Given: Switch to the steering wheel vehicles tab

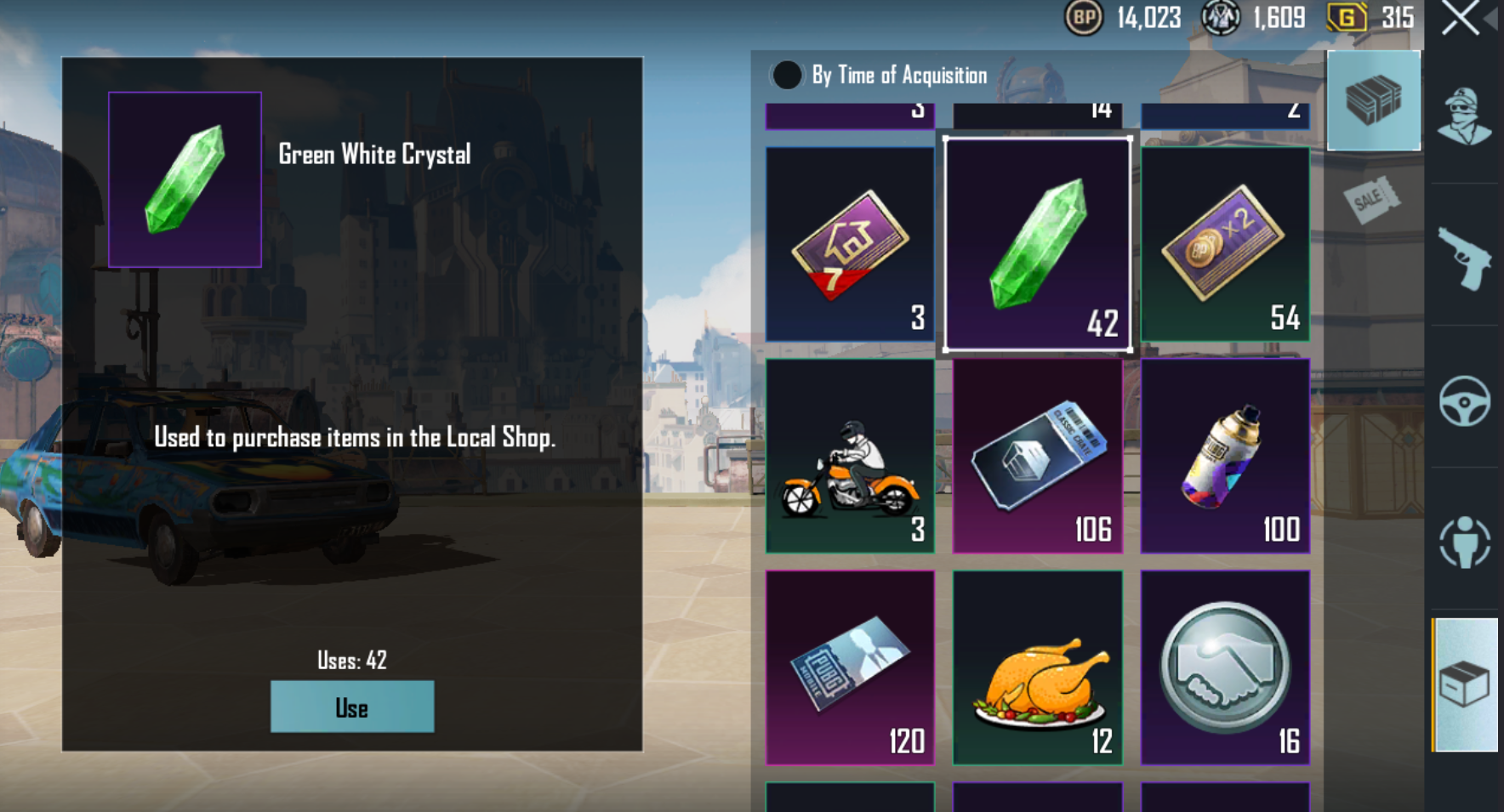Looking at the screenshot, I should tap(1464, 400).
